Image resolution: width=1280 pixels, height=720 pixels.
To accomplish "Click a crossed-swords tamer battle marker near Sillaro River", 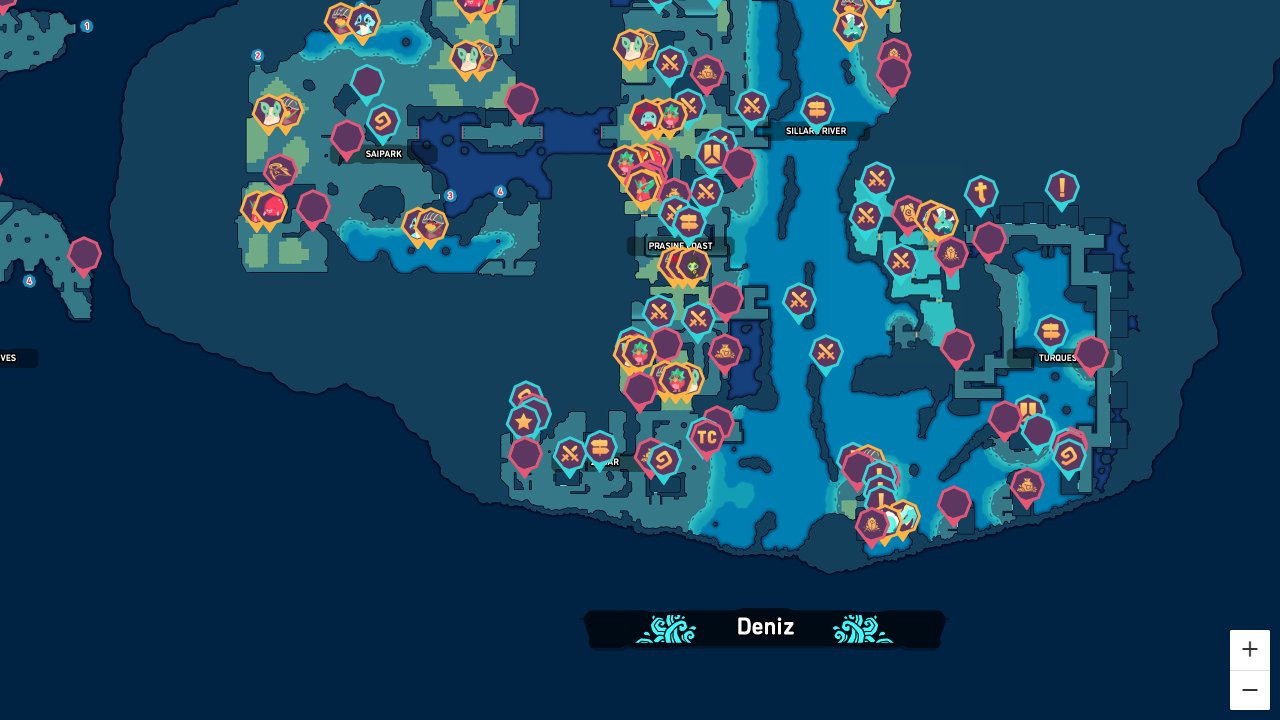I will pyautogui.click(x=750, y=106).
